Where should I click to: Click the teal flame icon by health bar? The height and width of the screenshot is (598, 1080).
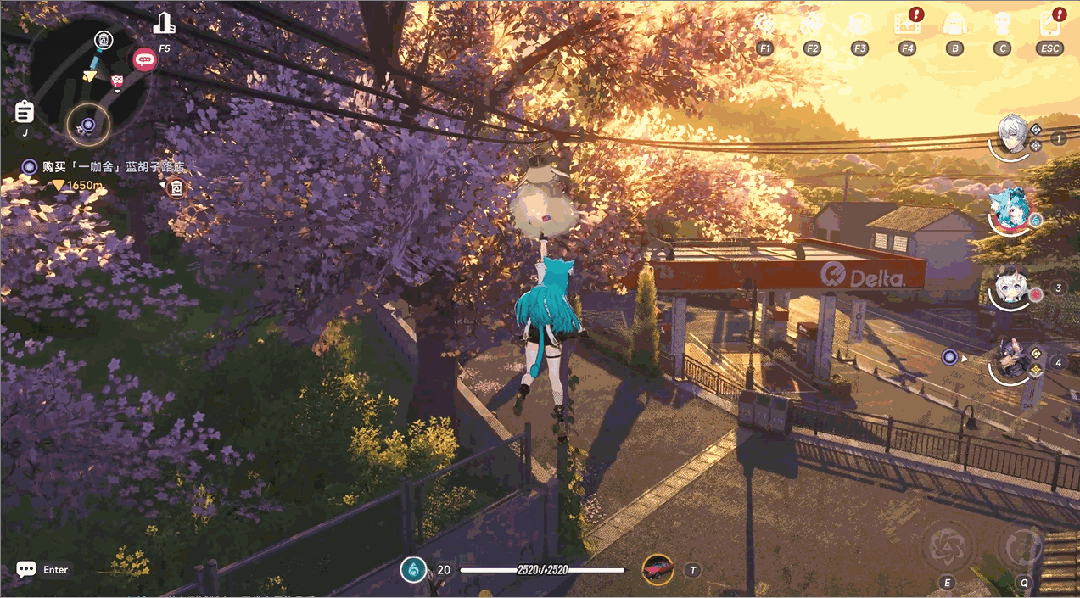click(410, 570)
